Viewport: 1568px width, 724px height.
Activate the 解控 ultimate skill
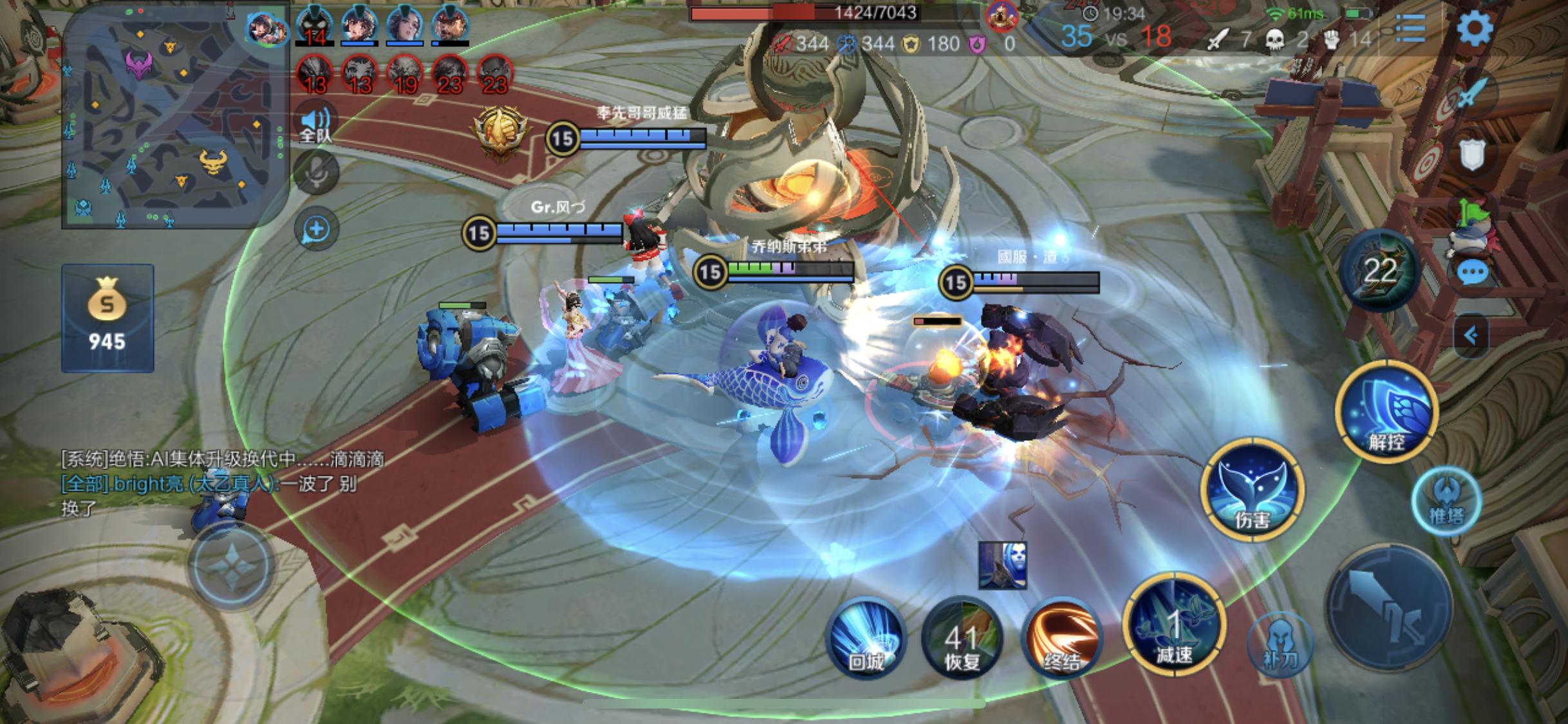1386,413
